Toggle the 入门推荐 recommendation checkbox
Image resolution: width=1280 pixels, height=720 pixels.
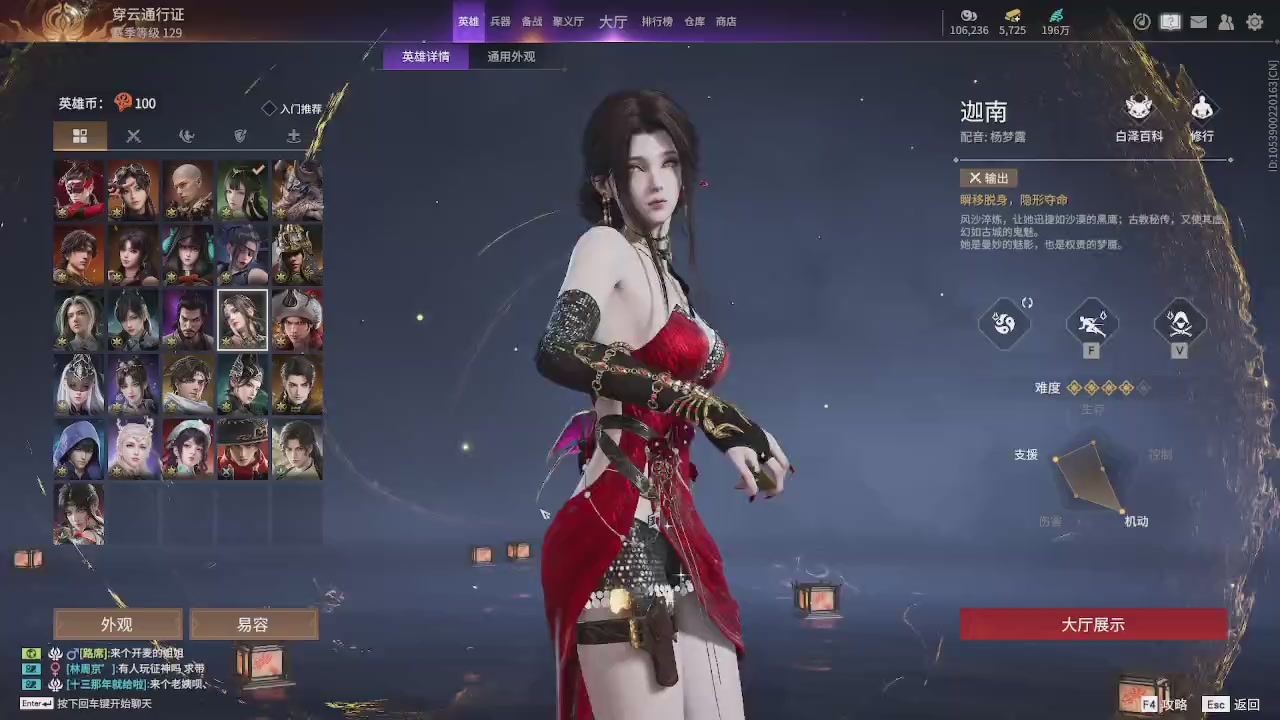268,108
